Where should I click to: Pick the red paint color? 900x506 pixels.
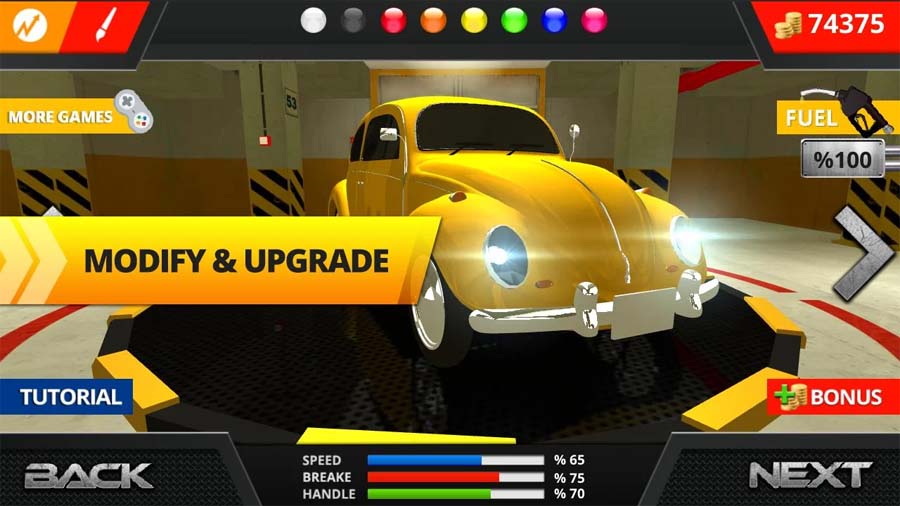pyautogui.click(x=394, y=20)
